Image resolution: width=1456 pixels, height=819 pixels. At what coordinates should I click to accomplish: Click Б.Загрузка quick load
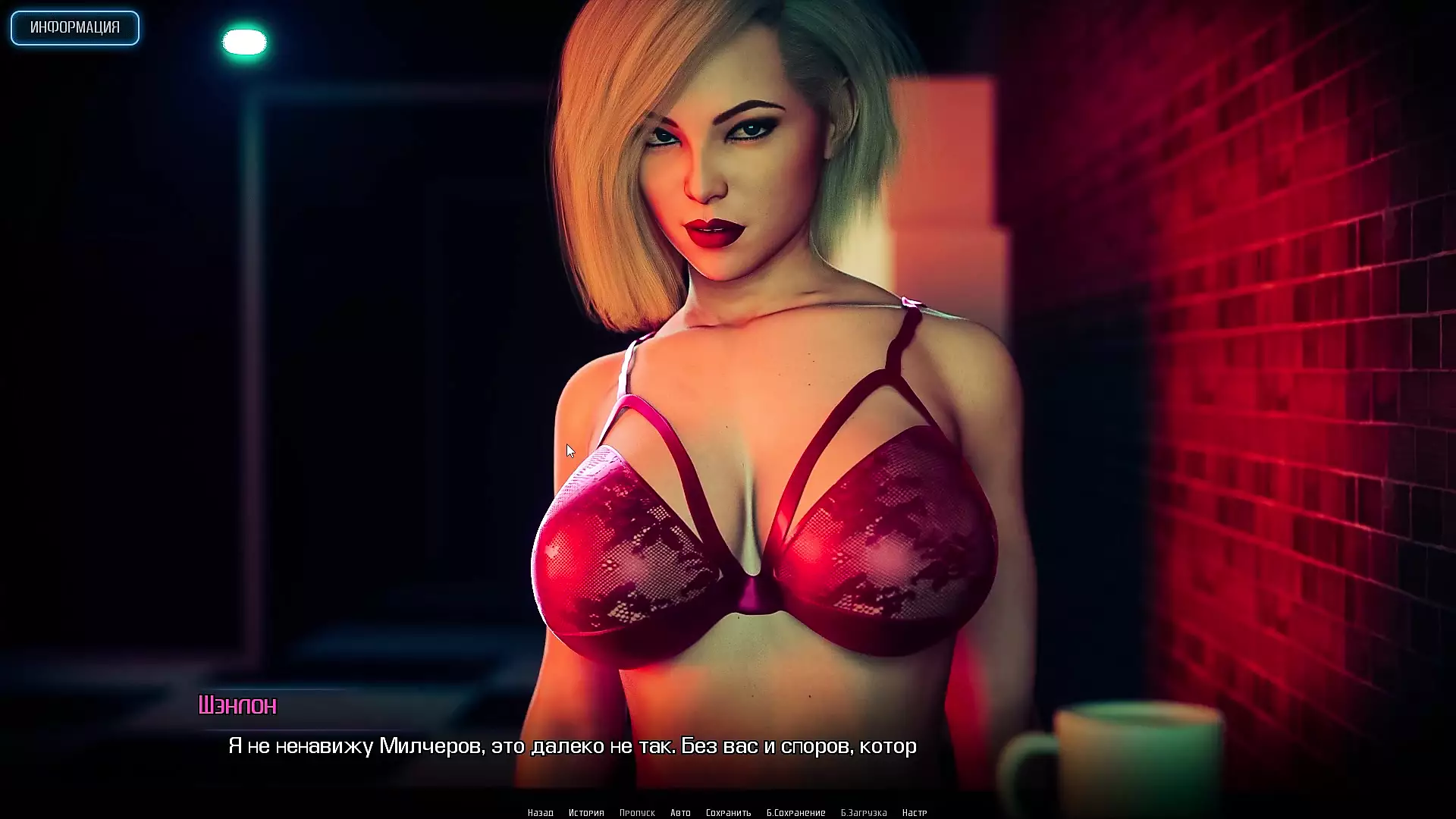tap(864, 812)
